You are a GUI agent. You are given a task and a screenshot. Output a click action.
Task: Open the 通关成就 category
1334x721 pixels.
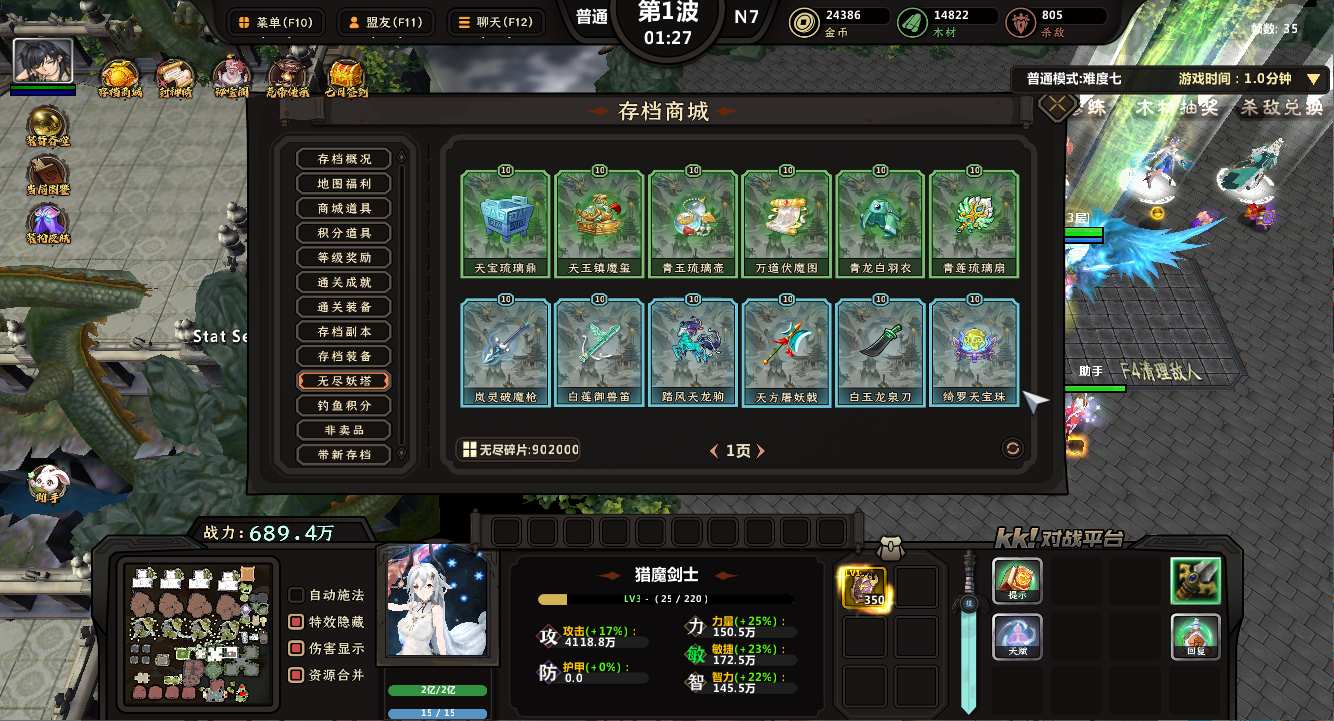(344, 282)
